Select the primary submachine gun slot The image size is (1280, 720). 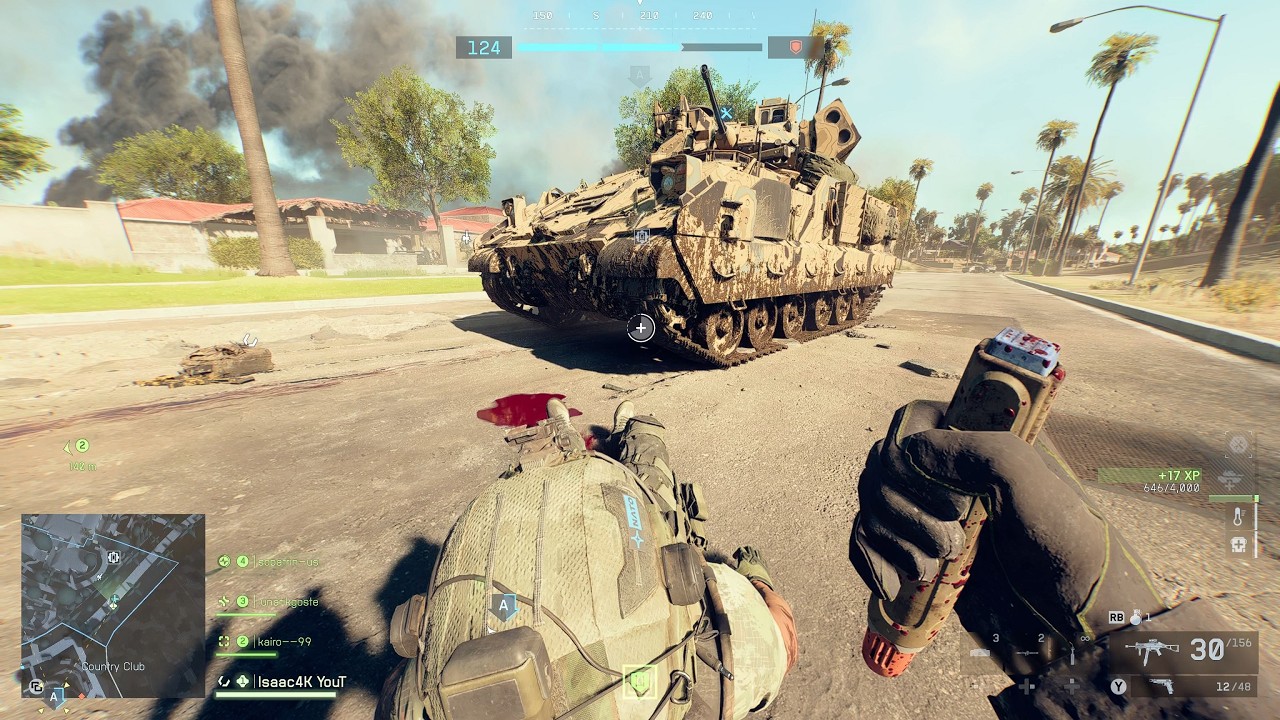pyautogui.click(x=1152, y=650)
